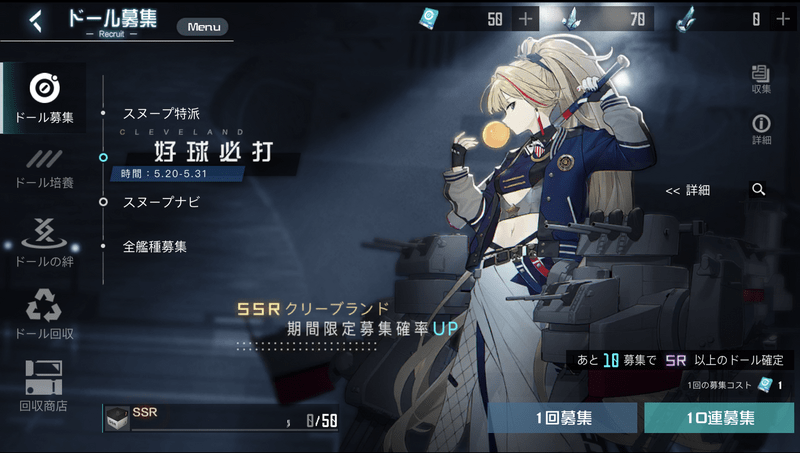Image resolution: width=800 pixels, height=453 pixels.
Task: Open the 収集 collection icon
Action: [x=761, y=78]
